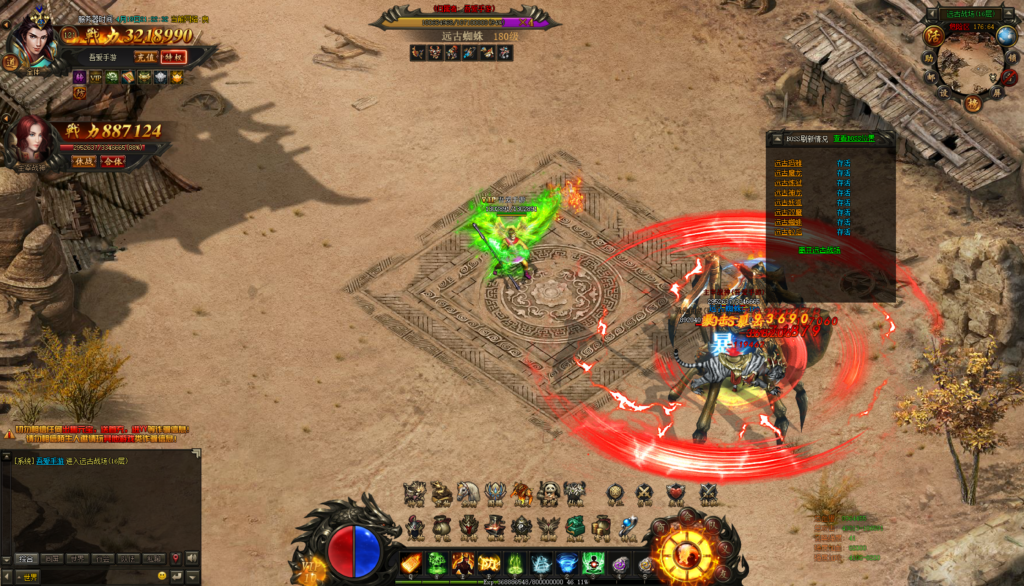Click the green link below the boss list
This screenshot has width=1024, height=586.
click(x=819, y=250)
